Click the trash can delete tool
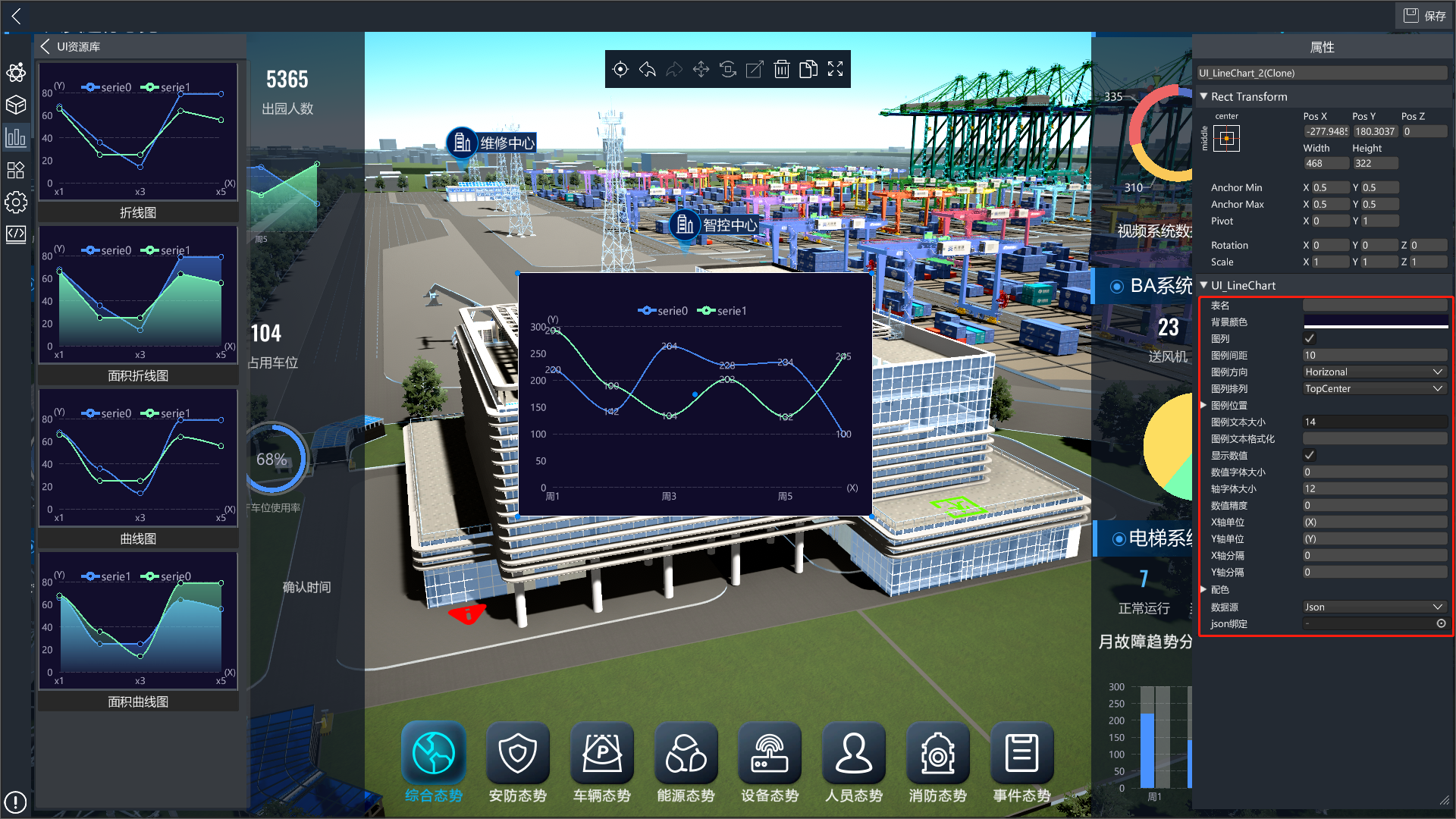This screenshot has height=819, width=1456. click(x=781, y=70)
